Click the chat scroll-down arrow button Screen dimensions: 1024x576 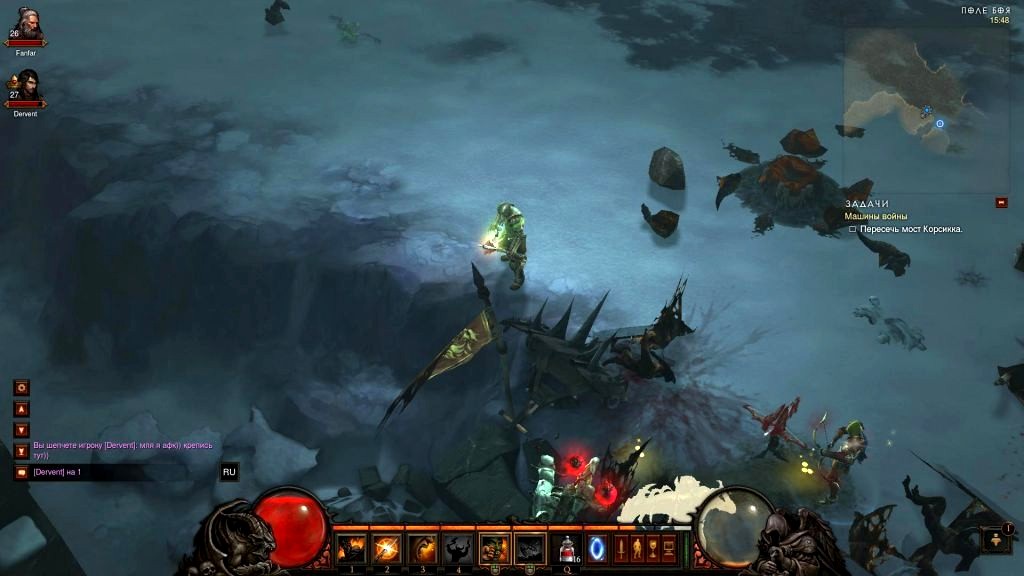21,430
